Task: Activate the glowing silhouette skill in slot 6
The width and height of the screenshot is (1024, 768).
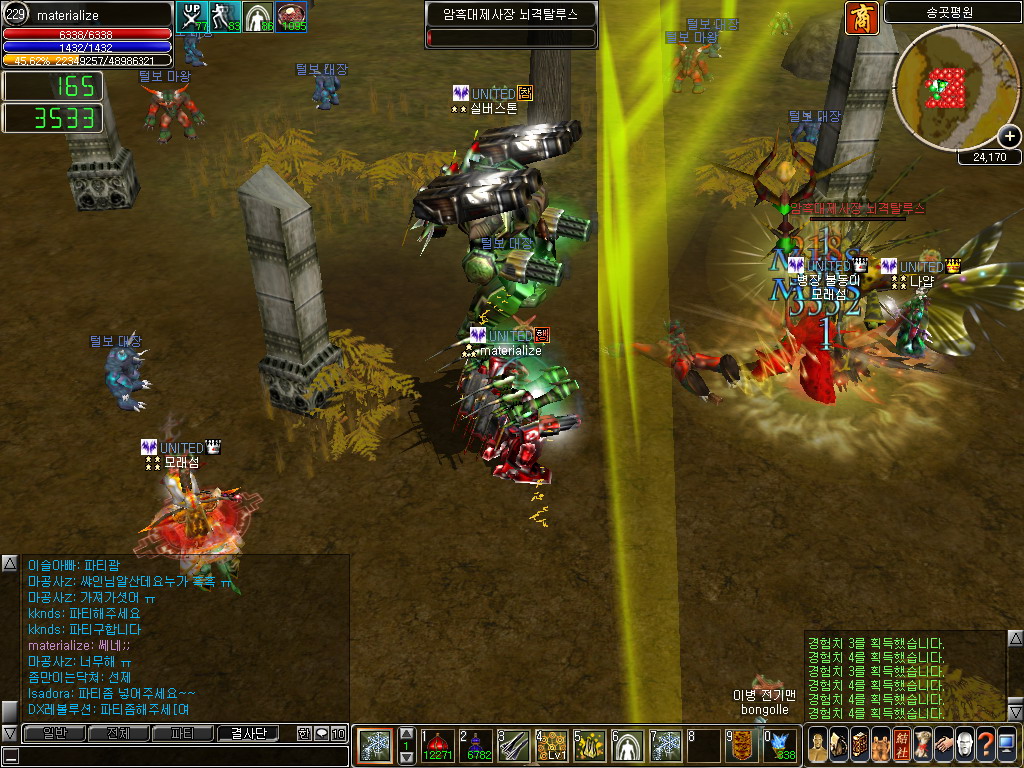Action: pos(628,746)
